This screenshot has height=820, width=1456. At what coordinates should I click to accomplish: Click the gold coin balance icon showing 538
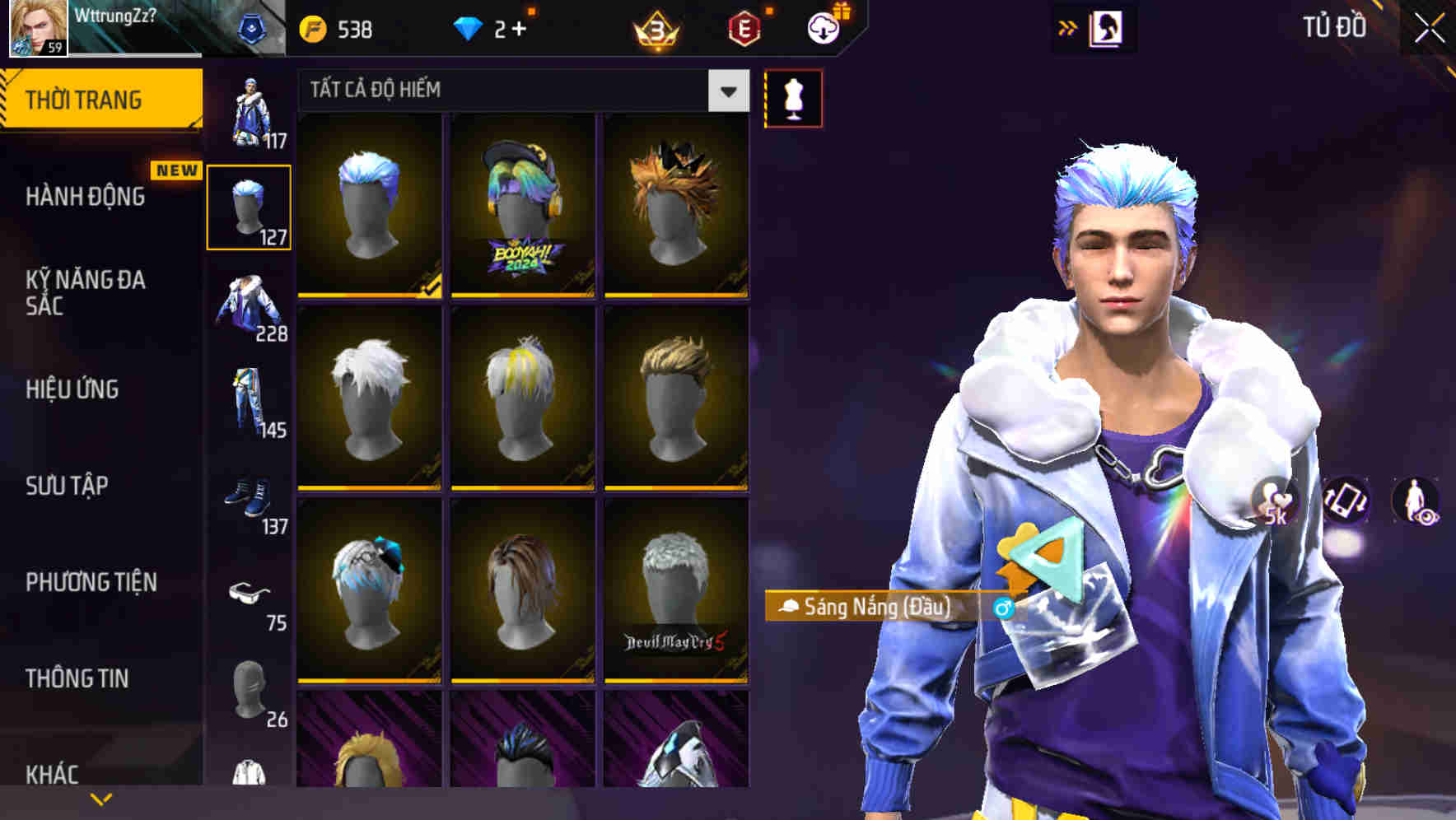(x=311, y=27)
